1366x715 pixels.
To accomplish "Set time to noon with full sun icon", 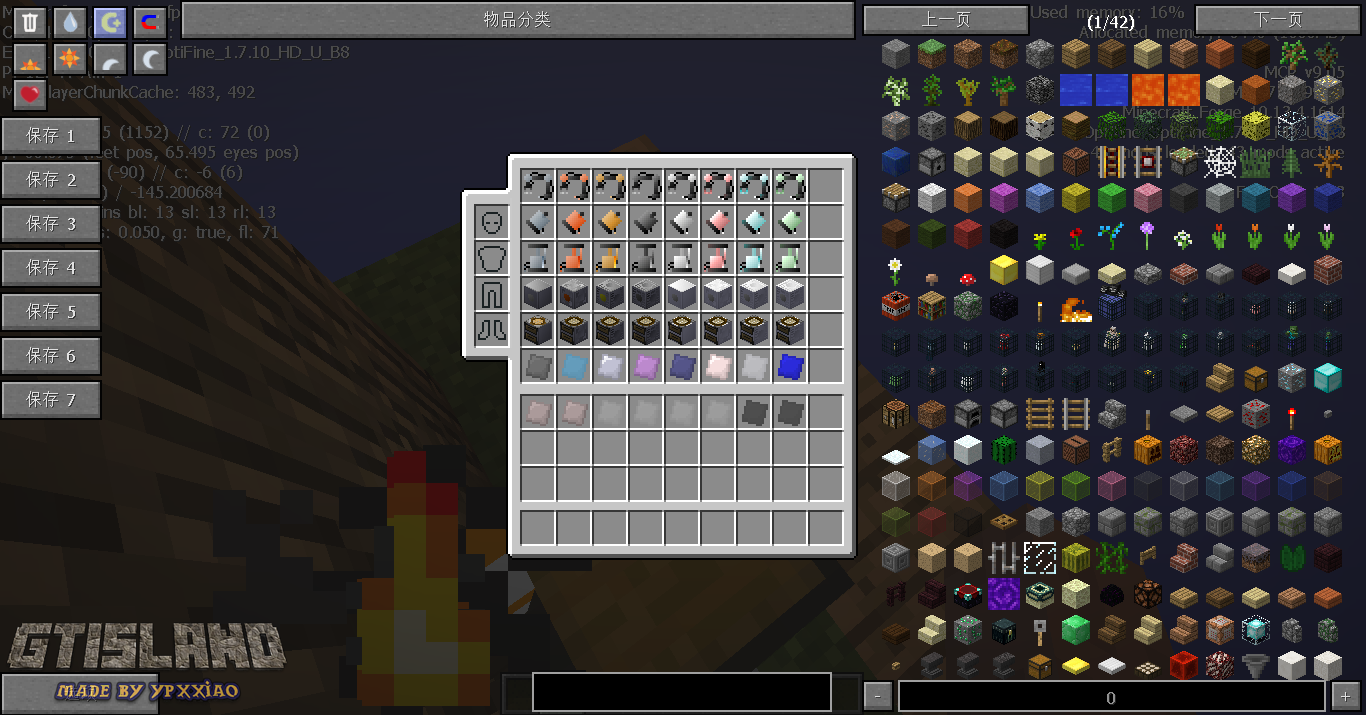I will [70, 59].
